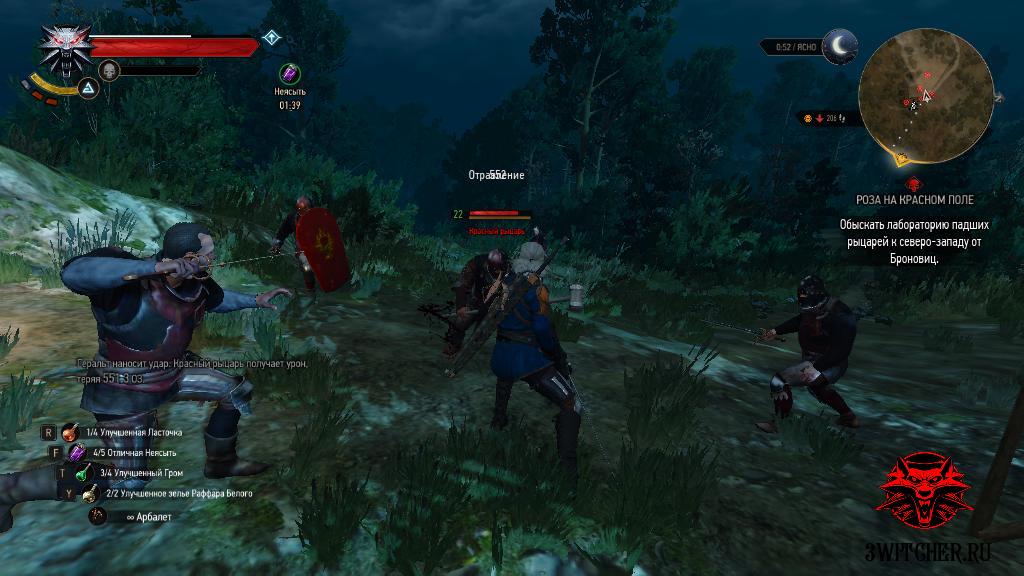Viewport: 1024px width, 576px height.
Task: Use the Отличная Неясыть potion slot
Action: click(77, 453)
